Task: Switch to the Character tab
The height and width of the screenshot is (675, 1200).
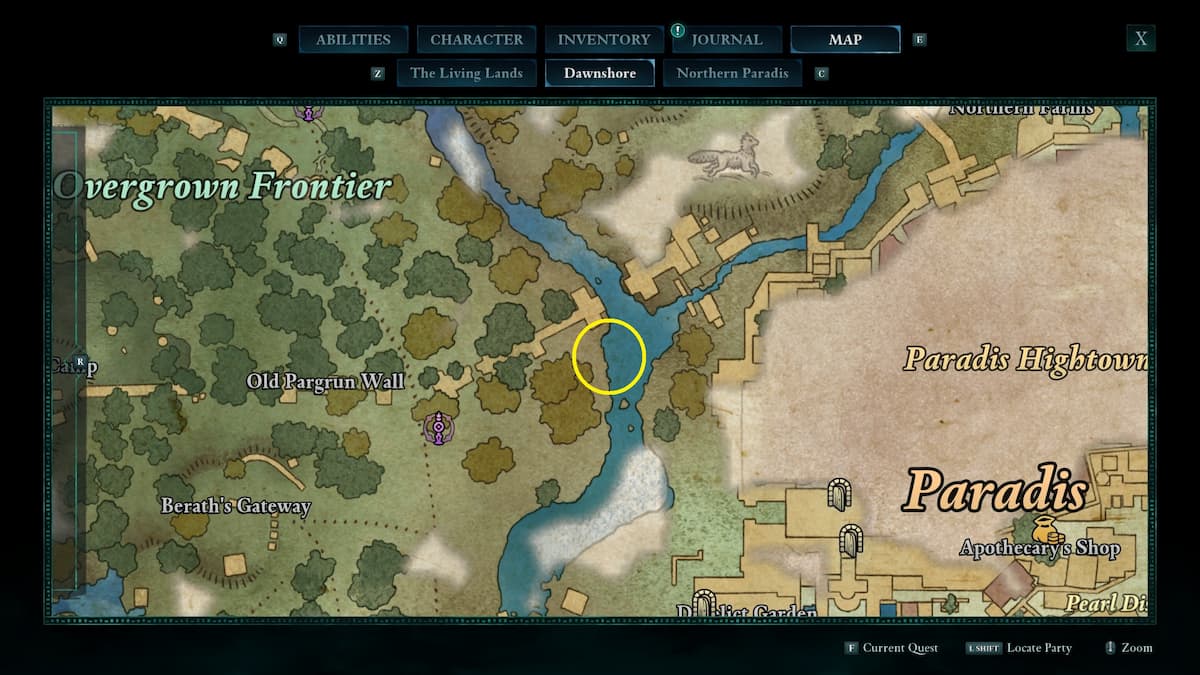Action: (476, 40)
